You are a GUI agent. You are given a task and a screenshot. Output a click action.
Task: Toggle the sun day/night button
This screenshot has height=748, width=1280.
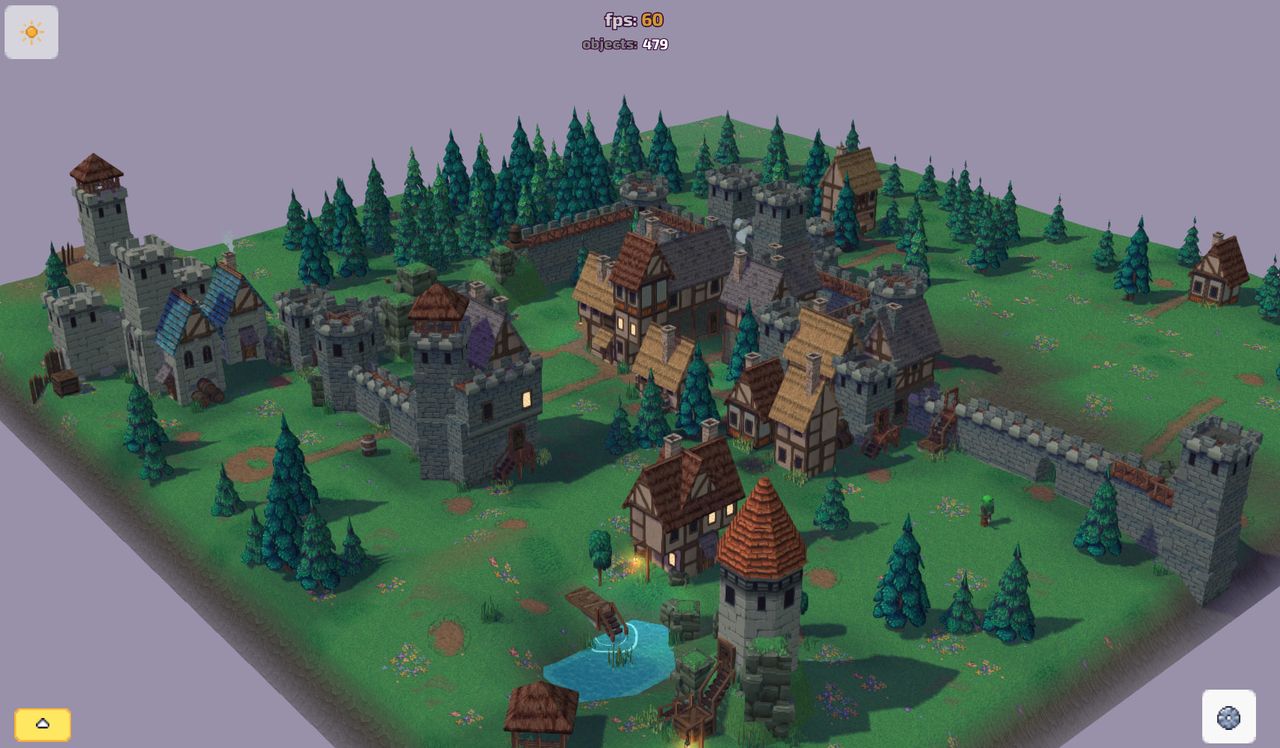tap(31, 32)
